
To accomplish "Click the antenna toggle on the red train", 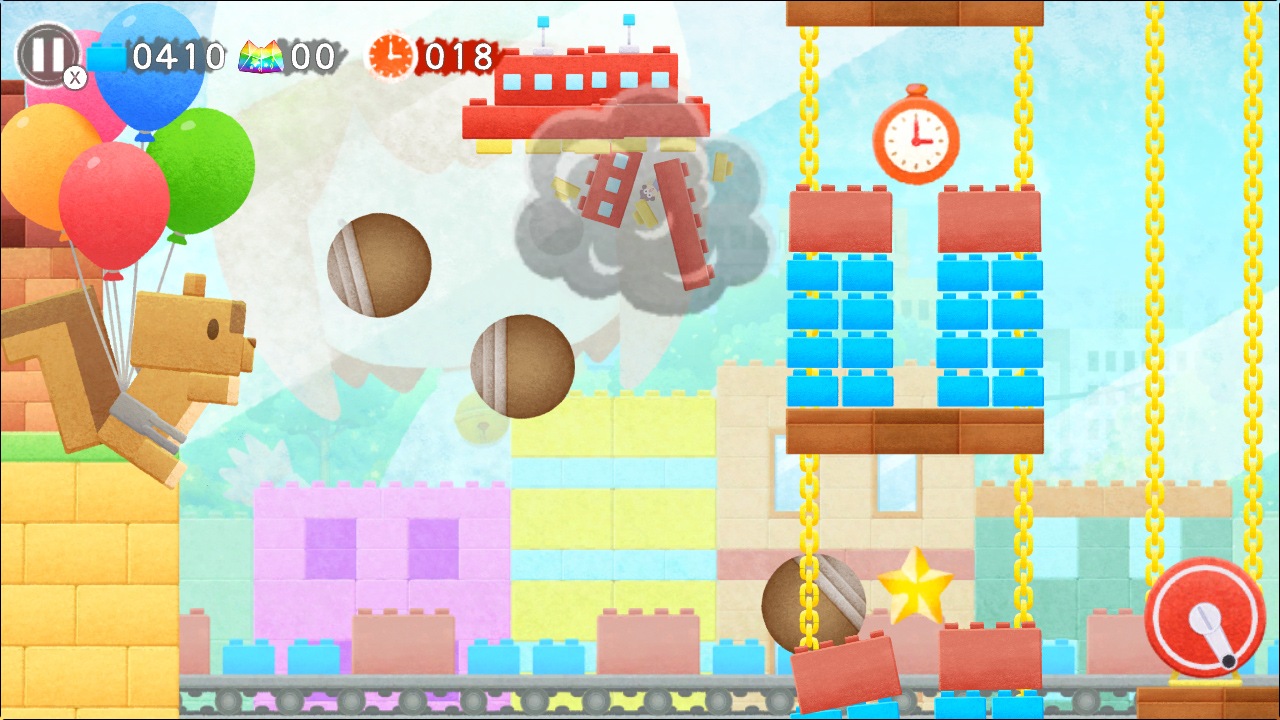I will pyautogui.click(x=543, y=22).
